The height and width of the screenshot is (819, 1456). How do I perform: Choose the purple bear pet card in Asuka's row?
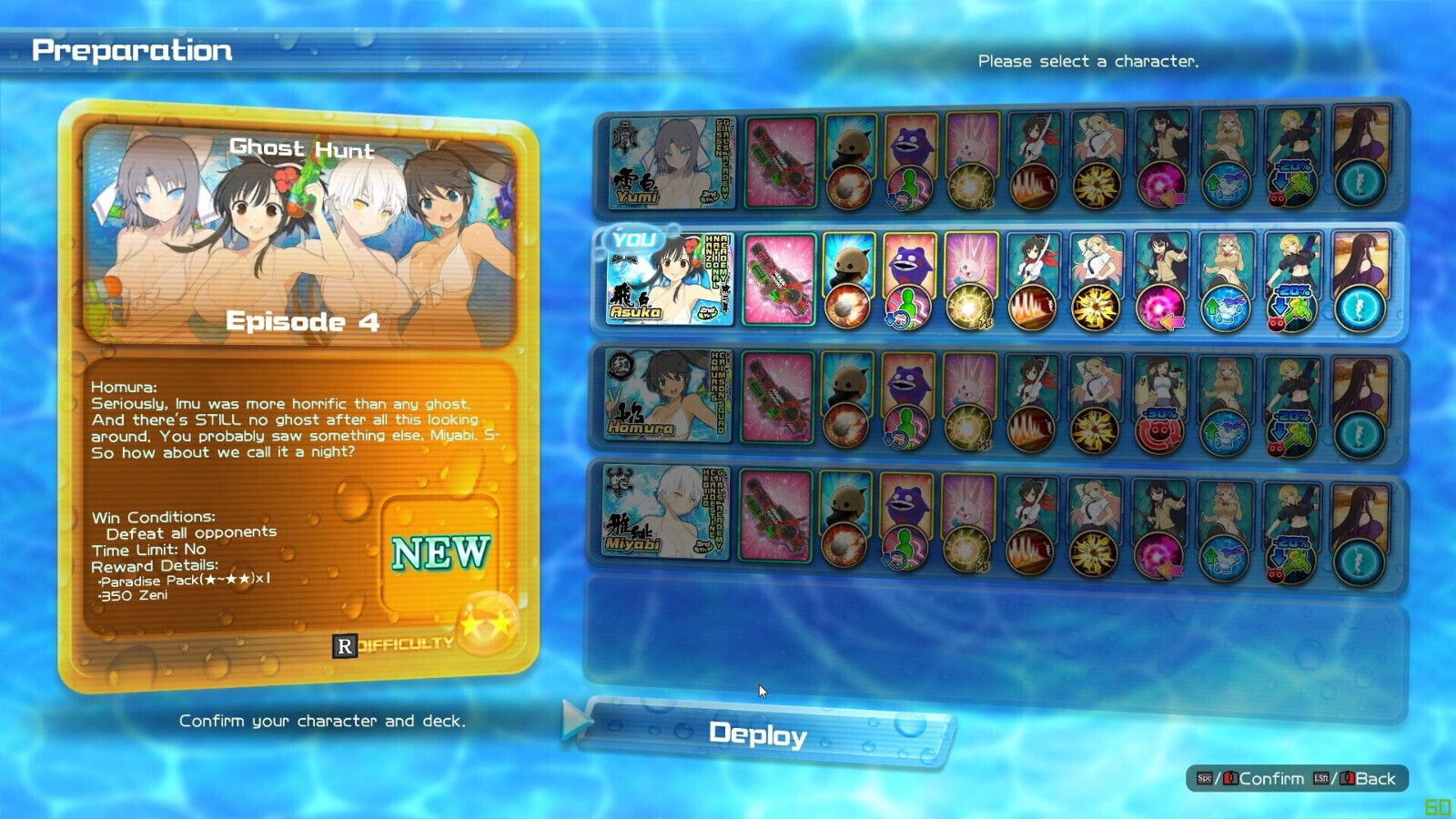tap(907, 279)
